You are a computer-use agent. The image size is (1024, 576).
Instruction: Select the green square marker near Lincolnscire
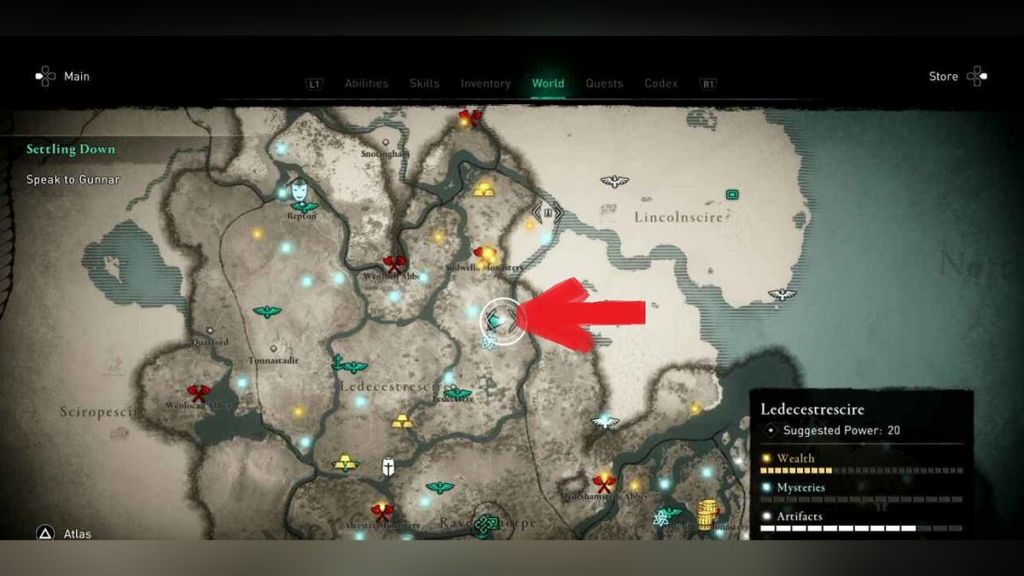coord(732,194)
